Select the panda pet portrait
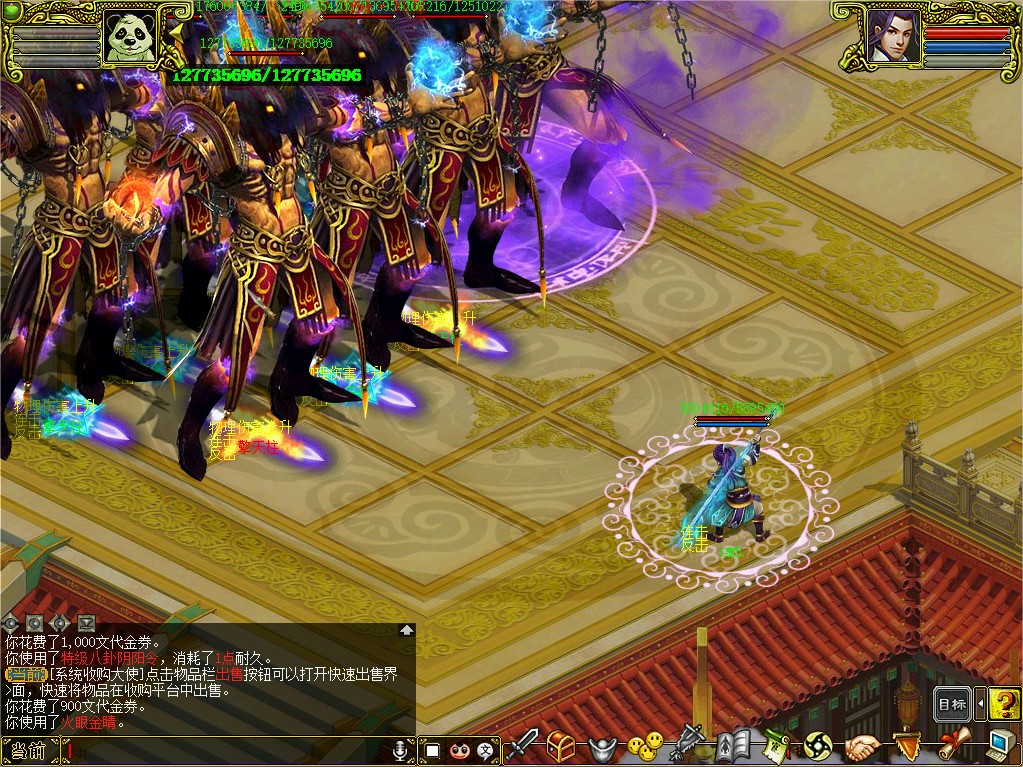1023x767 pixels. (x=134, y=38)
